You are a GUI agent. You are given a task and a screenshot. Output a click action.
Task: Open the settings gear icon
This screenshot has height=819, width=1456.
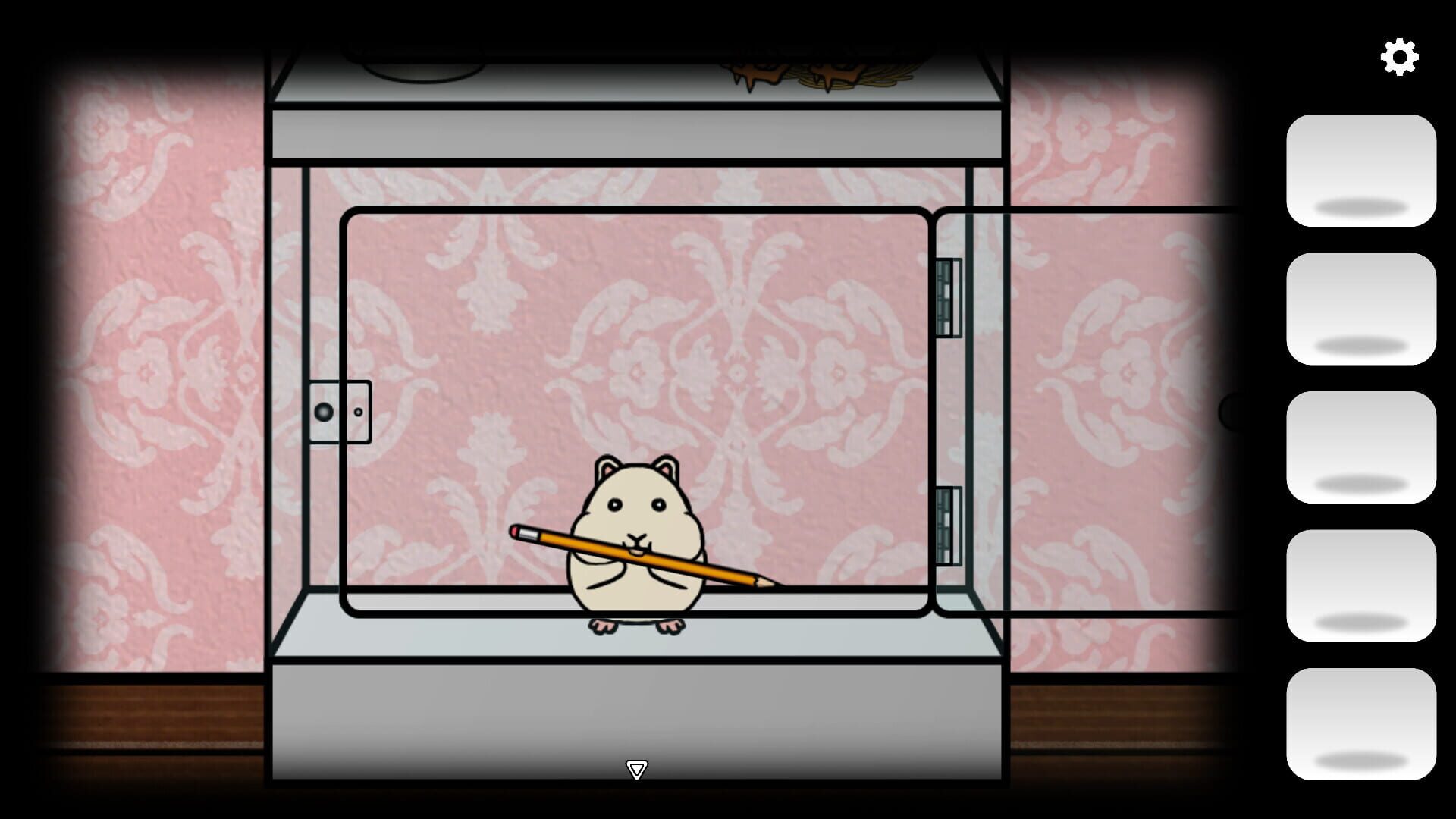(1399, 55)
